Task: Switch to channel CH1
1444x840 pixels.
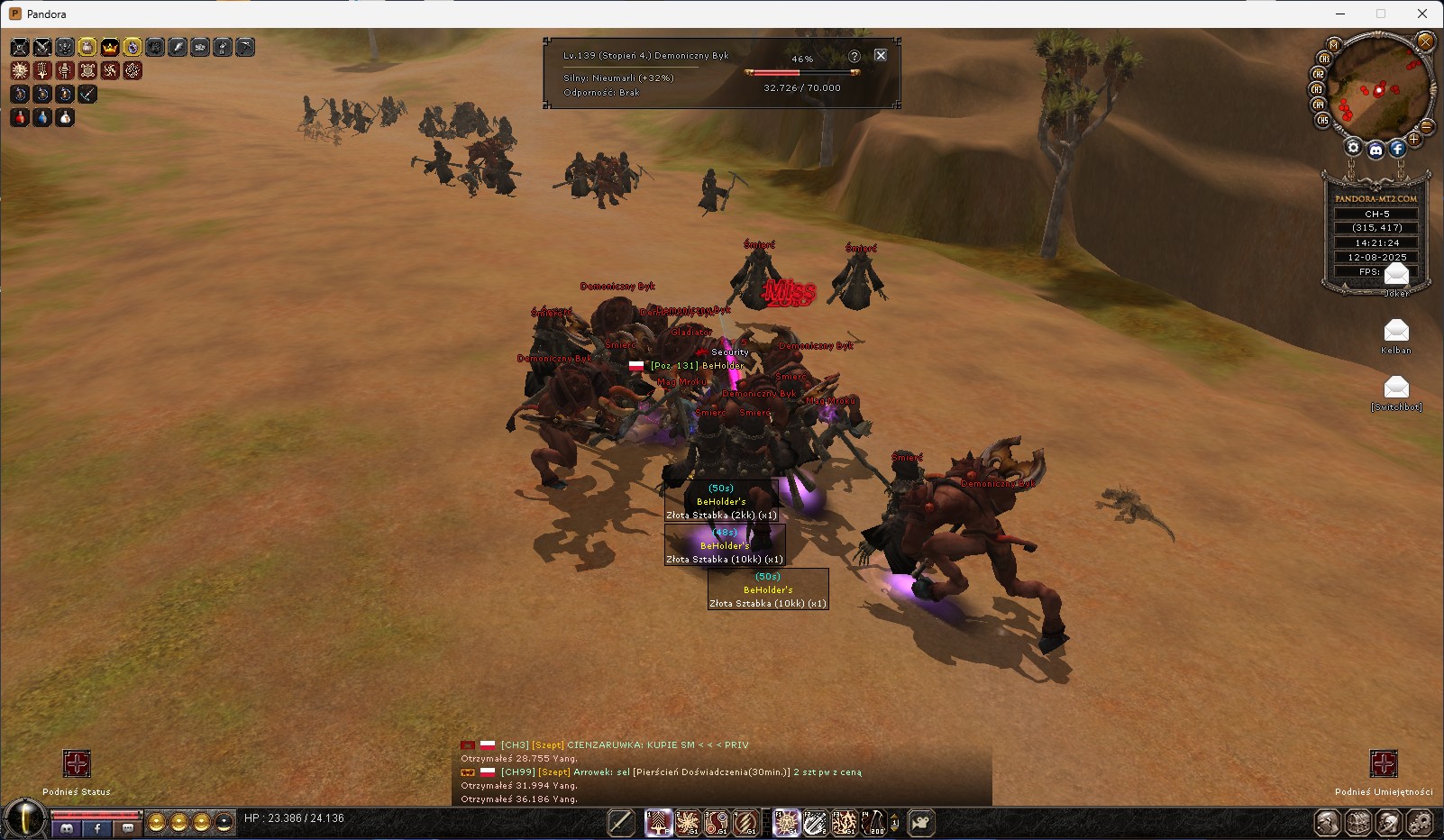Action: (x=1324, y=59)
